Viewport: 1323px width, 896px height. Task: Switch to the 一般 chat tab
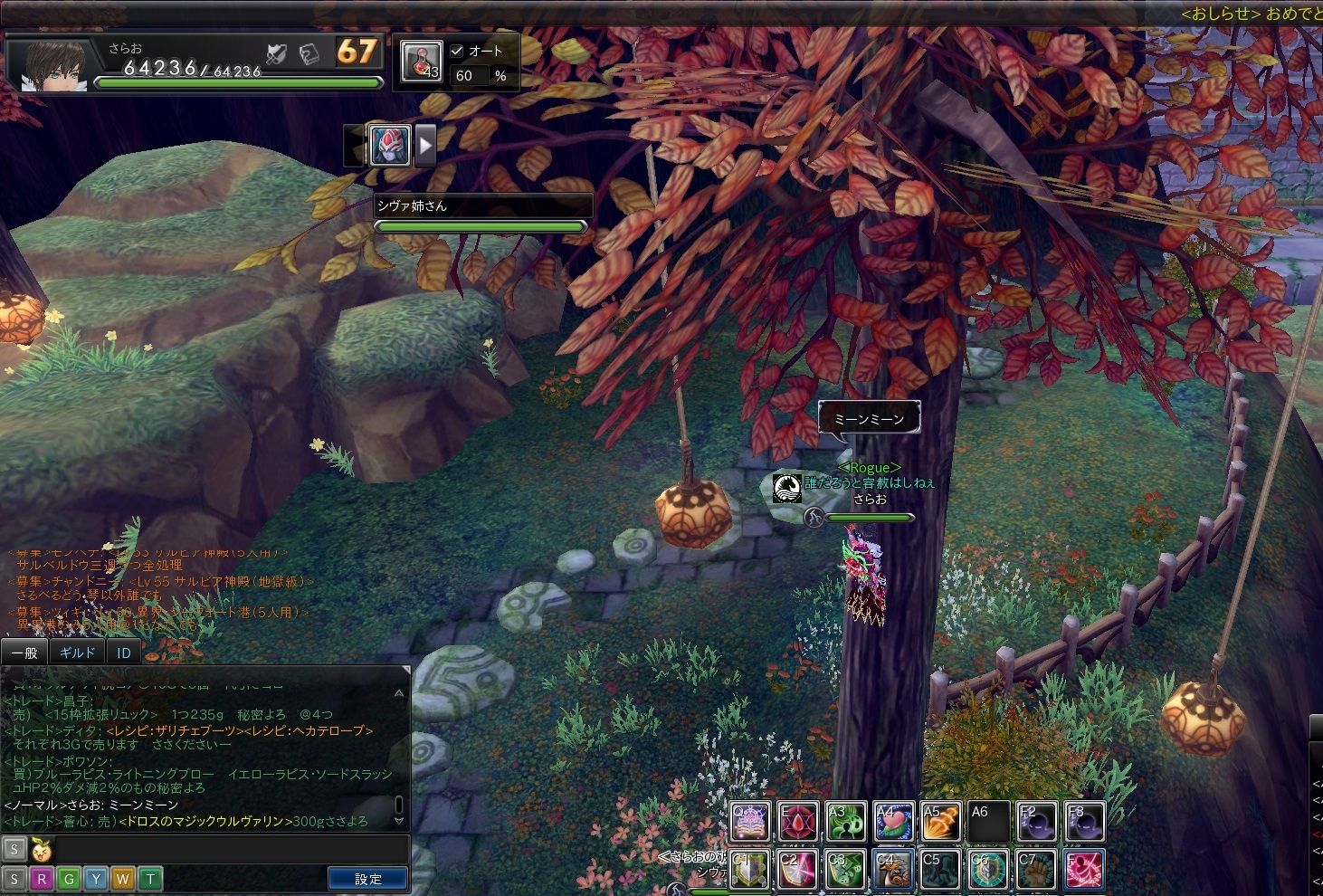(x=24, y=652)
